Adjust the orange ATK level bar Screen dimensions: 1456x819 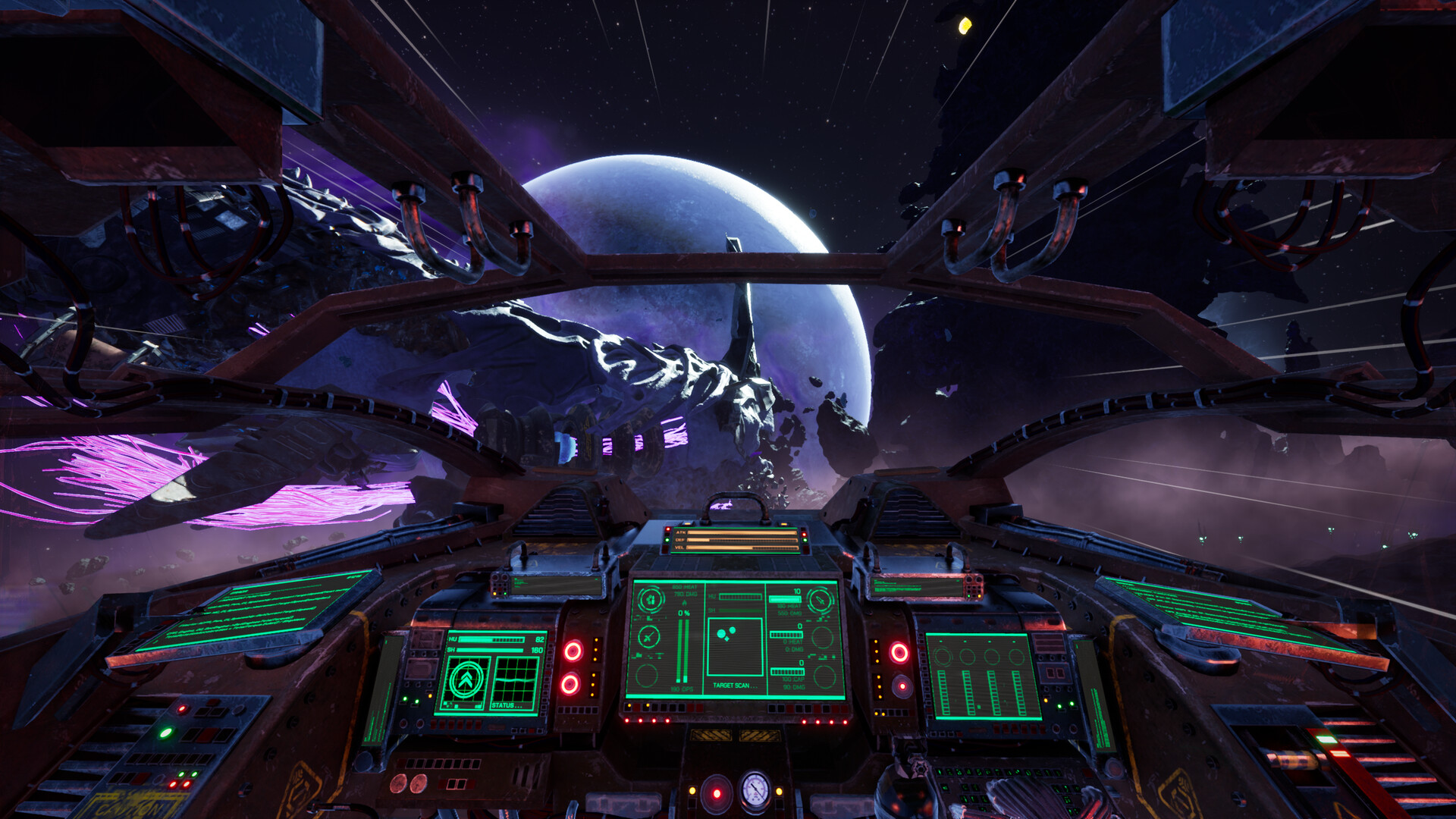pos(741,532)
